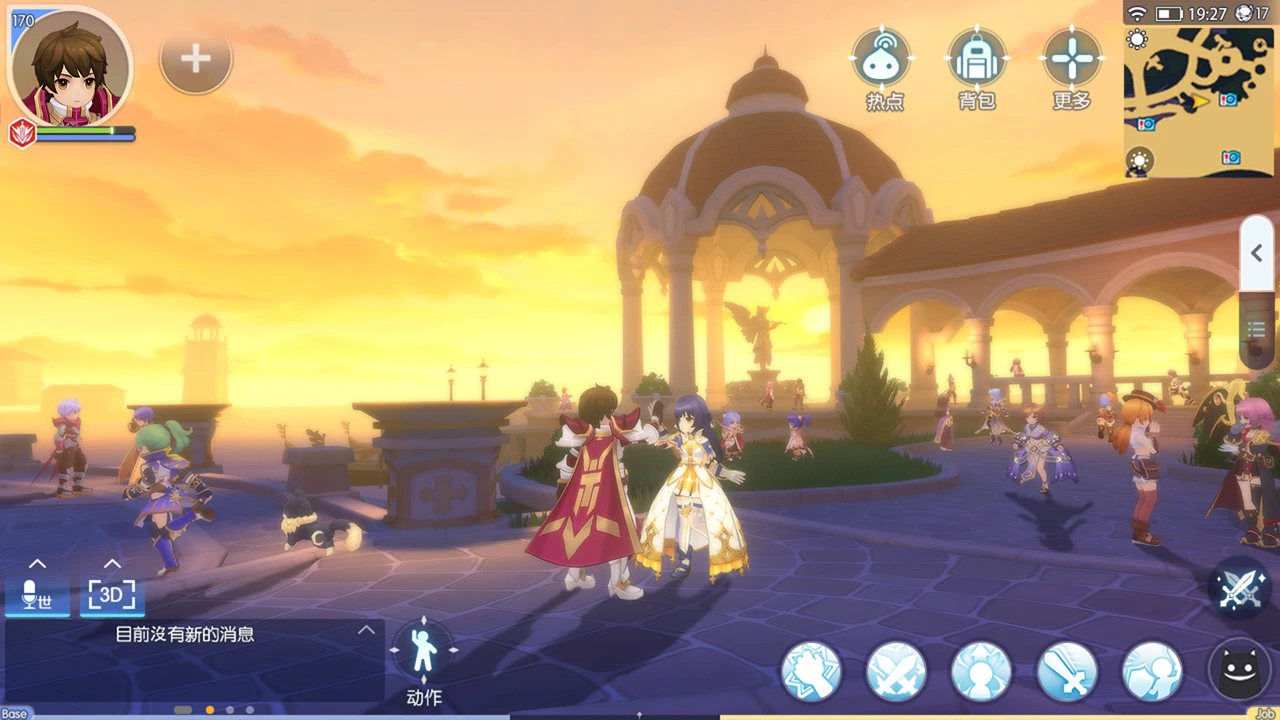Open the 热点 hotspot menu

click(882, 60)
